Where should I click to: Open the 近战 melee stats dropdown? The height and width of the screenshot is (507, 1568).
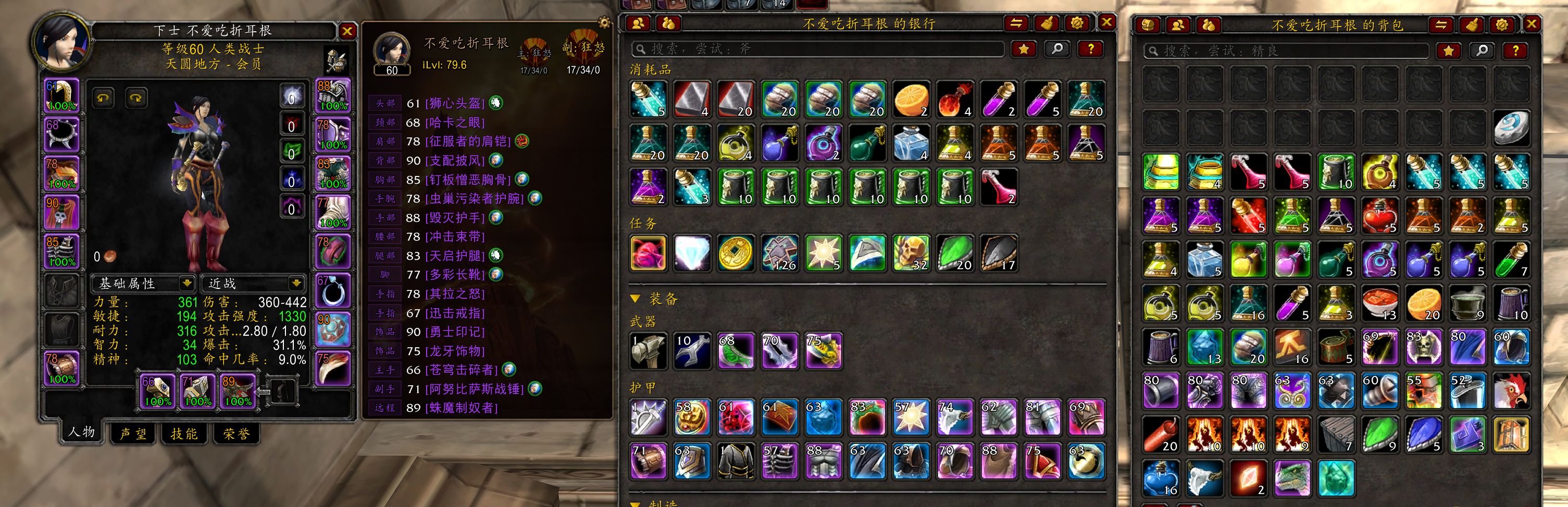pos(296,283)
